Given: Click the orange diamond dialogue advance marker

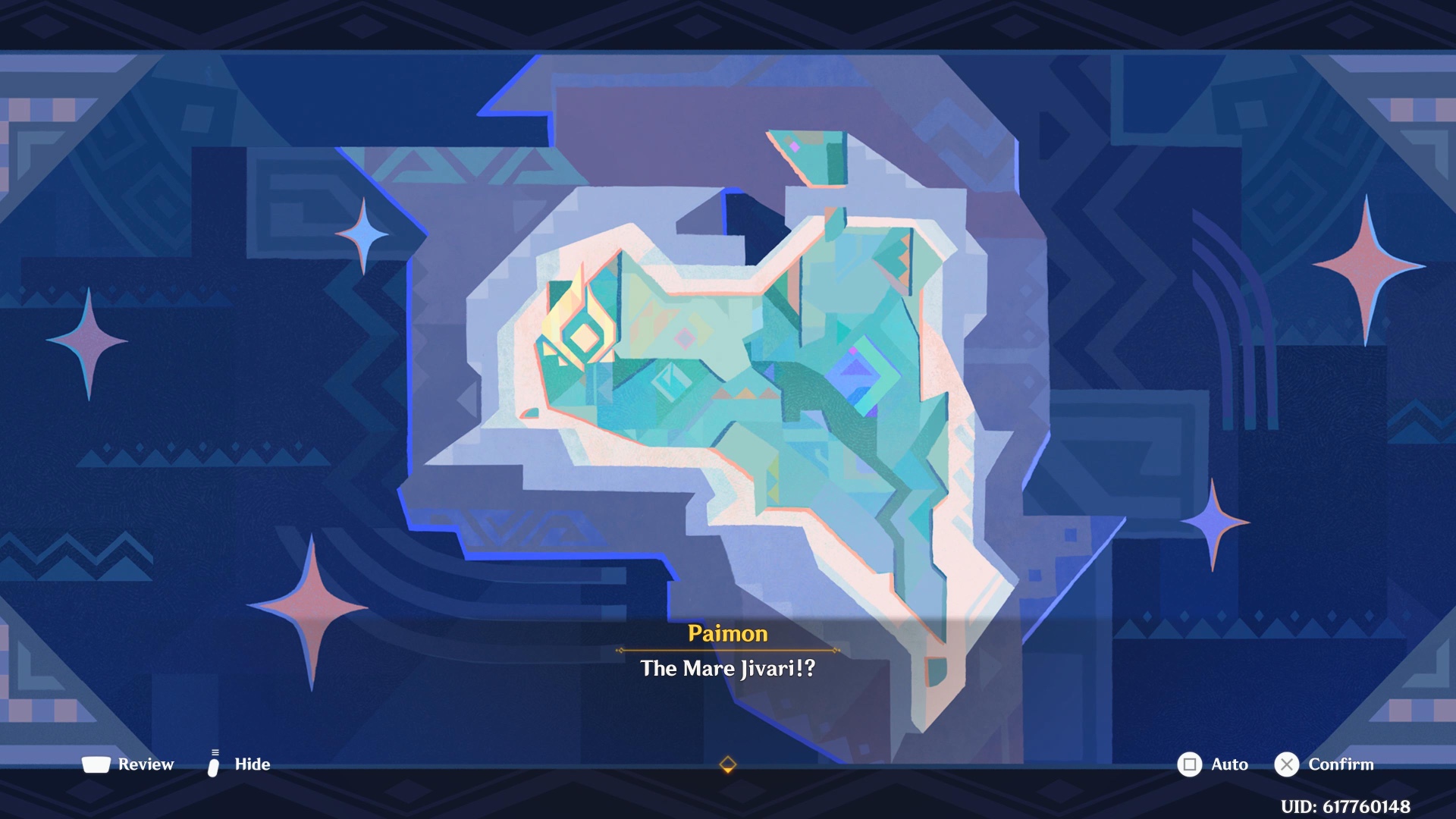Looking at the screenshot, I should pos(728,765).
